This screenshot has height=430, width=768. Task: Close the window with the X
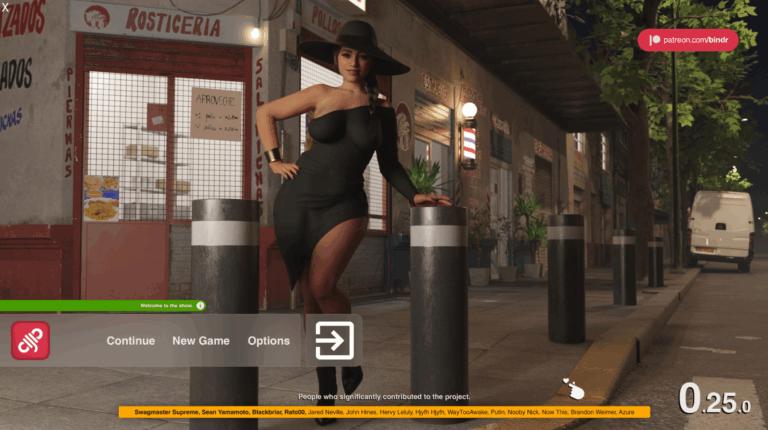[x=6, y=7]
